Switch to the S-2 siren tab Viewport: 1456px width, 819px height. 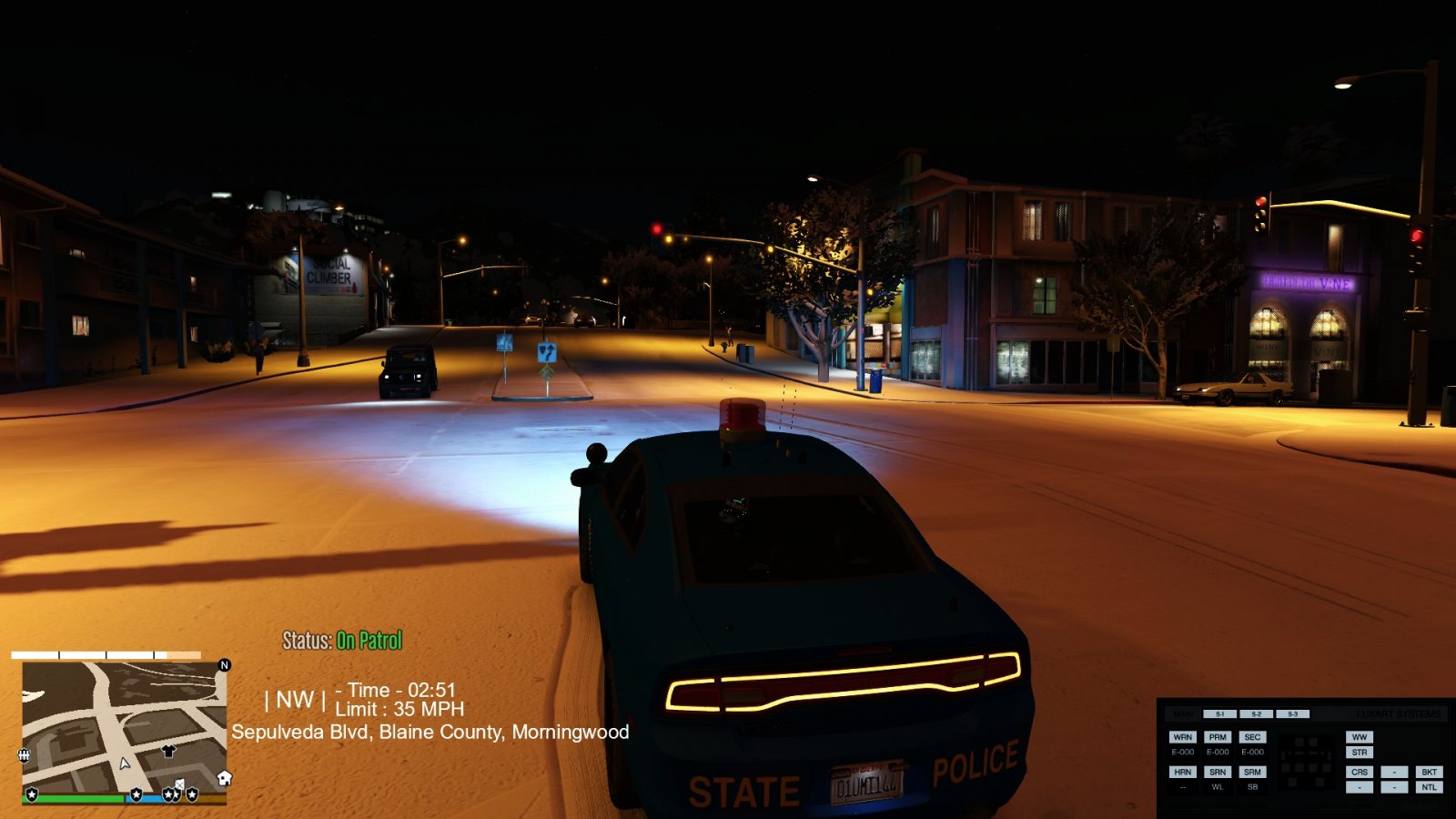pos(1256,714)
